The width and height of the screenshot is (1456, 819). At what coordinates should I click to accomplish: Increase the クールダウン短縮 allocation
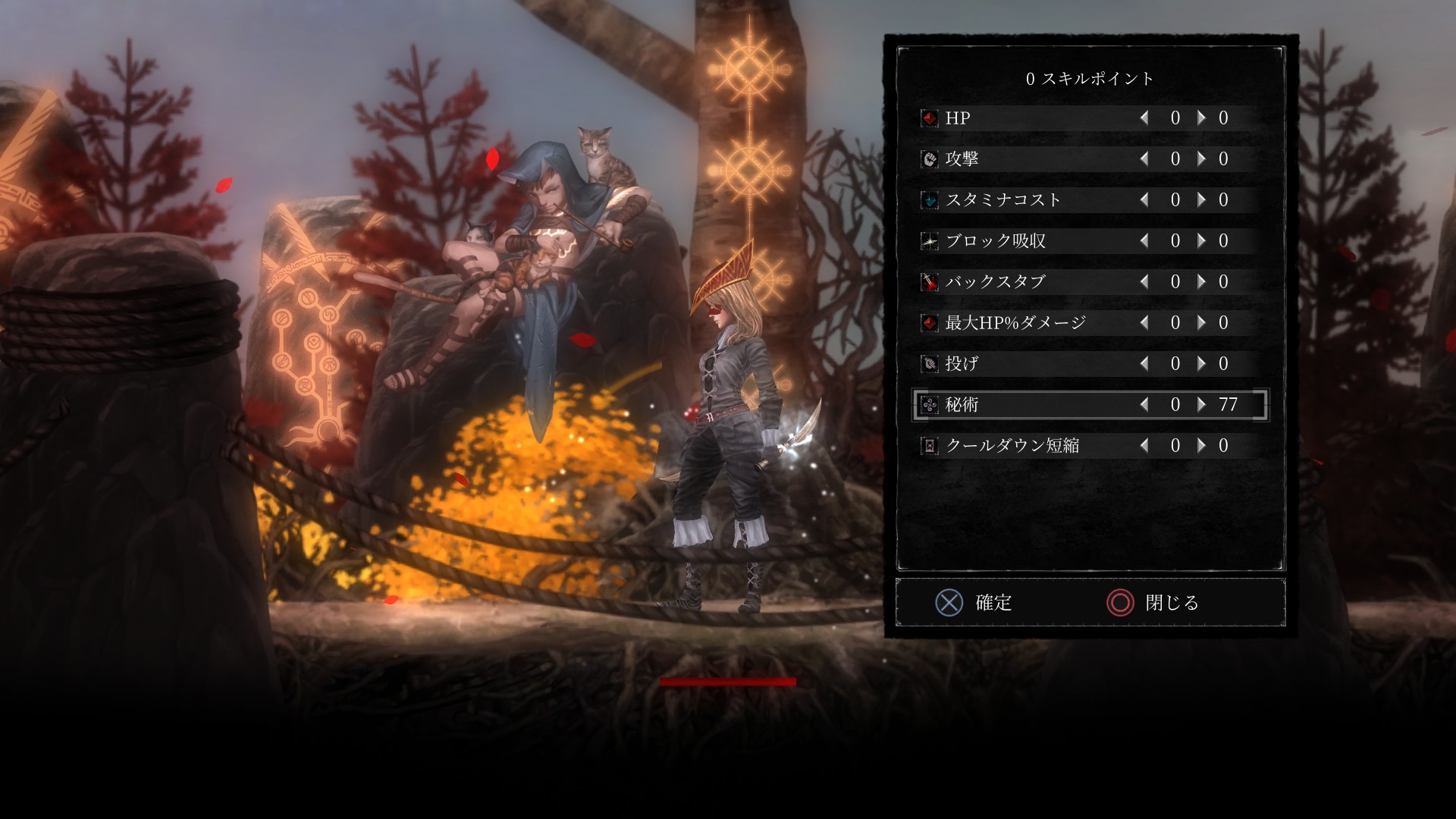point(1200,445)
